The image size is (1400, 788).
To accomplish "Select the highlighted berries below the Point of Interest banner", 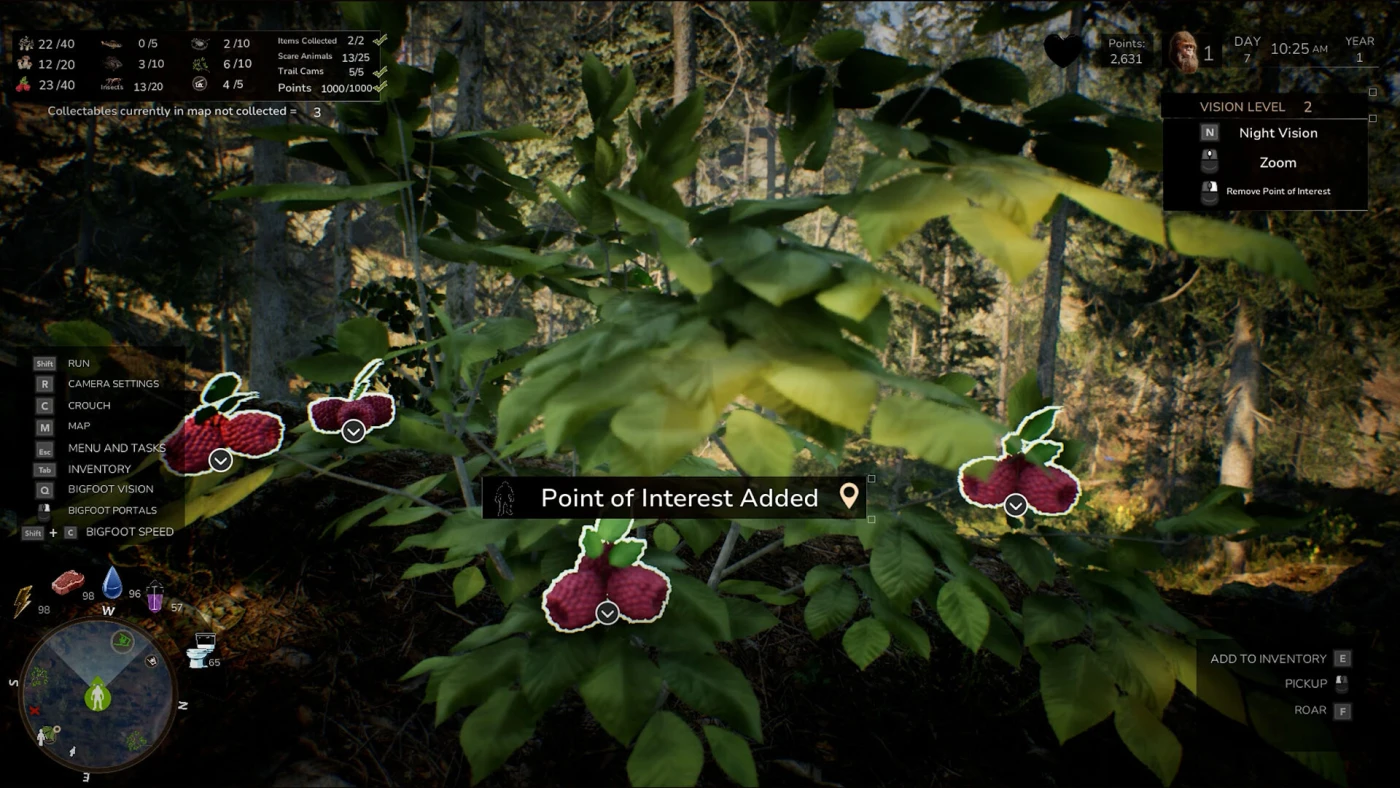I will [x=606, y=592].
